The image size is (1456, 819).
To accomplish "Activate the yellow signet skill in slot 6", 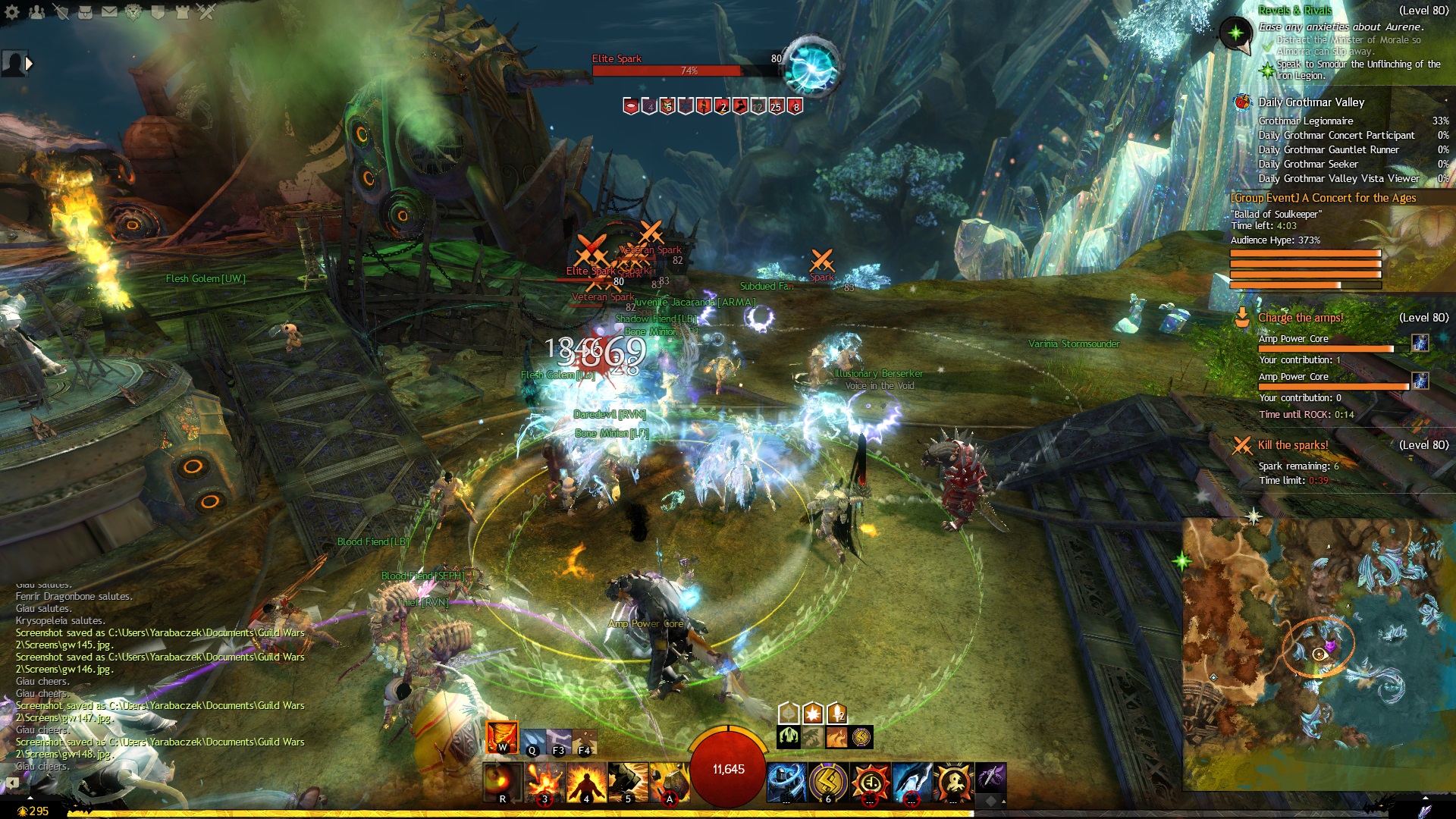I will [x=828, y=783].
